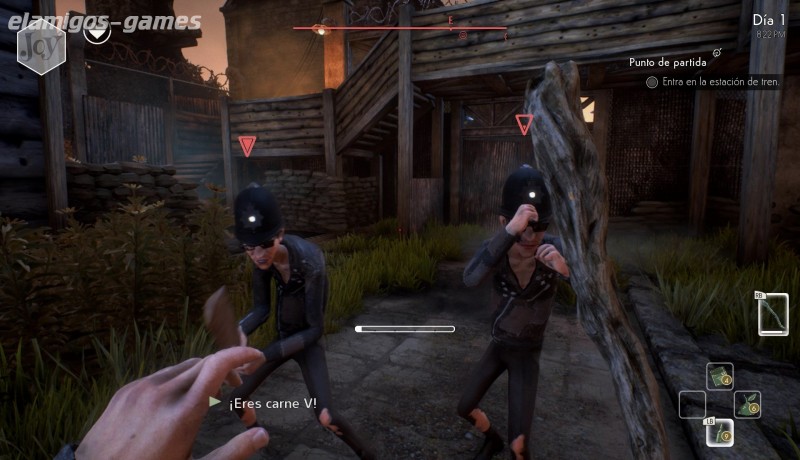Click the circular down-arrow status icon

(x=97, y=32)
